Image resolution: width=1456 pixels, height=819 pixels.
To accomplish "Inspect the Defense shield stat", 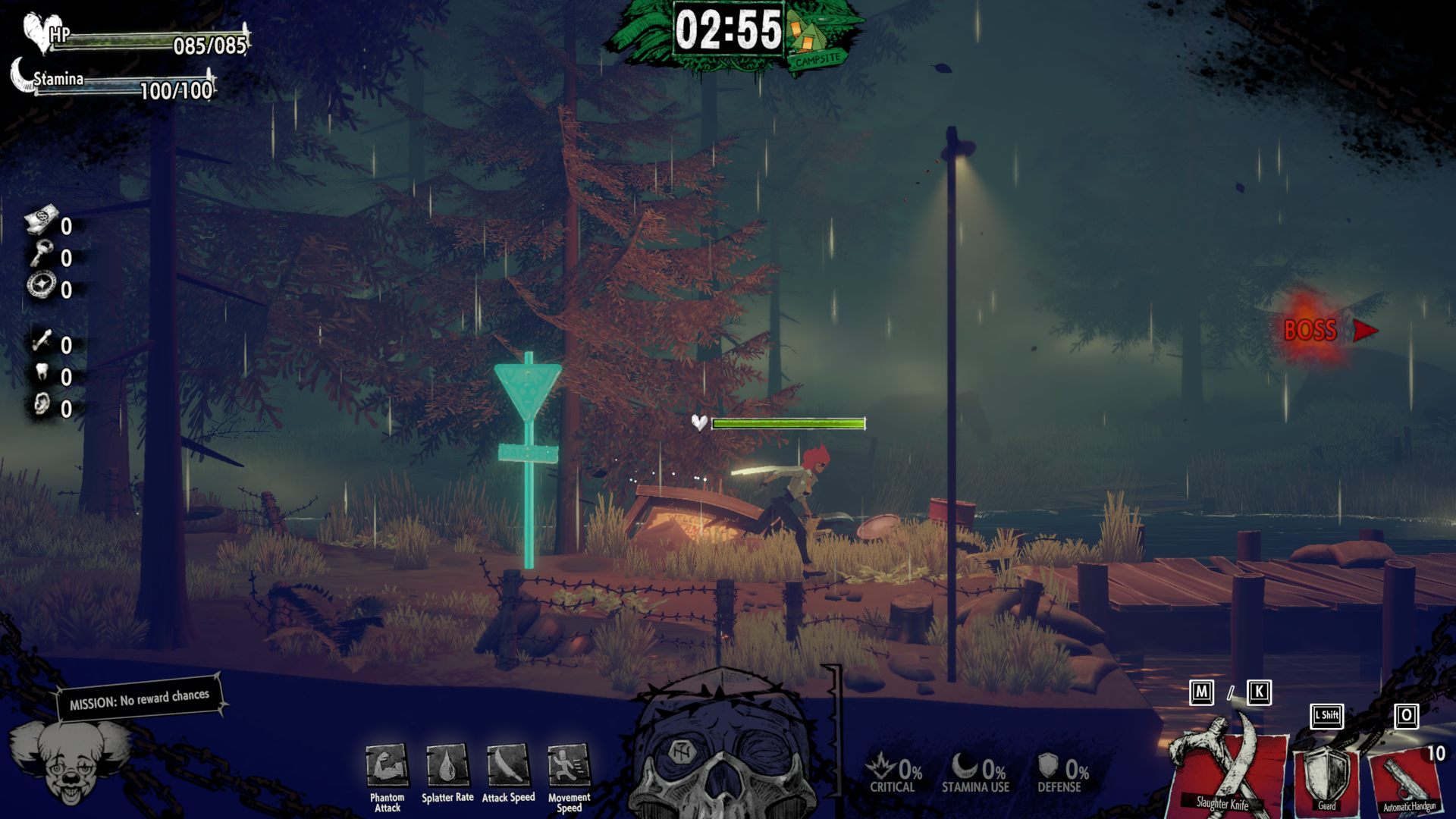I will [1062, 773].
